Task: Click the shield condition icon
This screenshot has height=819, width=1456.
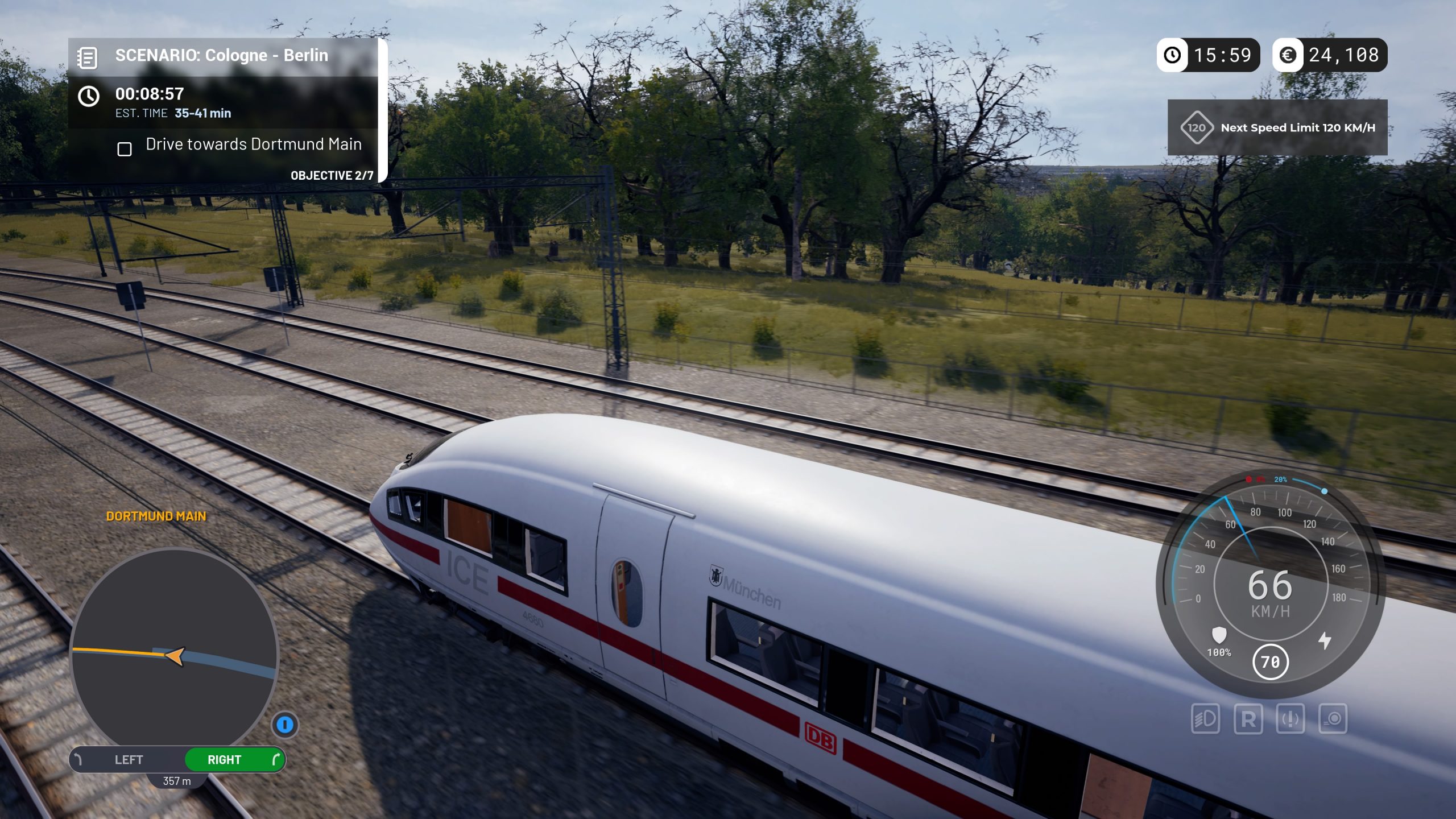Action: [1219, 635]
